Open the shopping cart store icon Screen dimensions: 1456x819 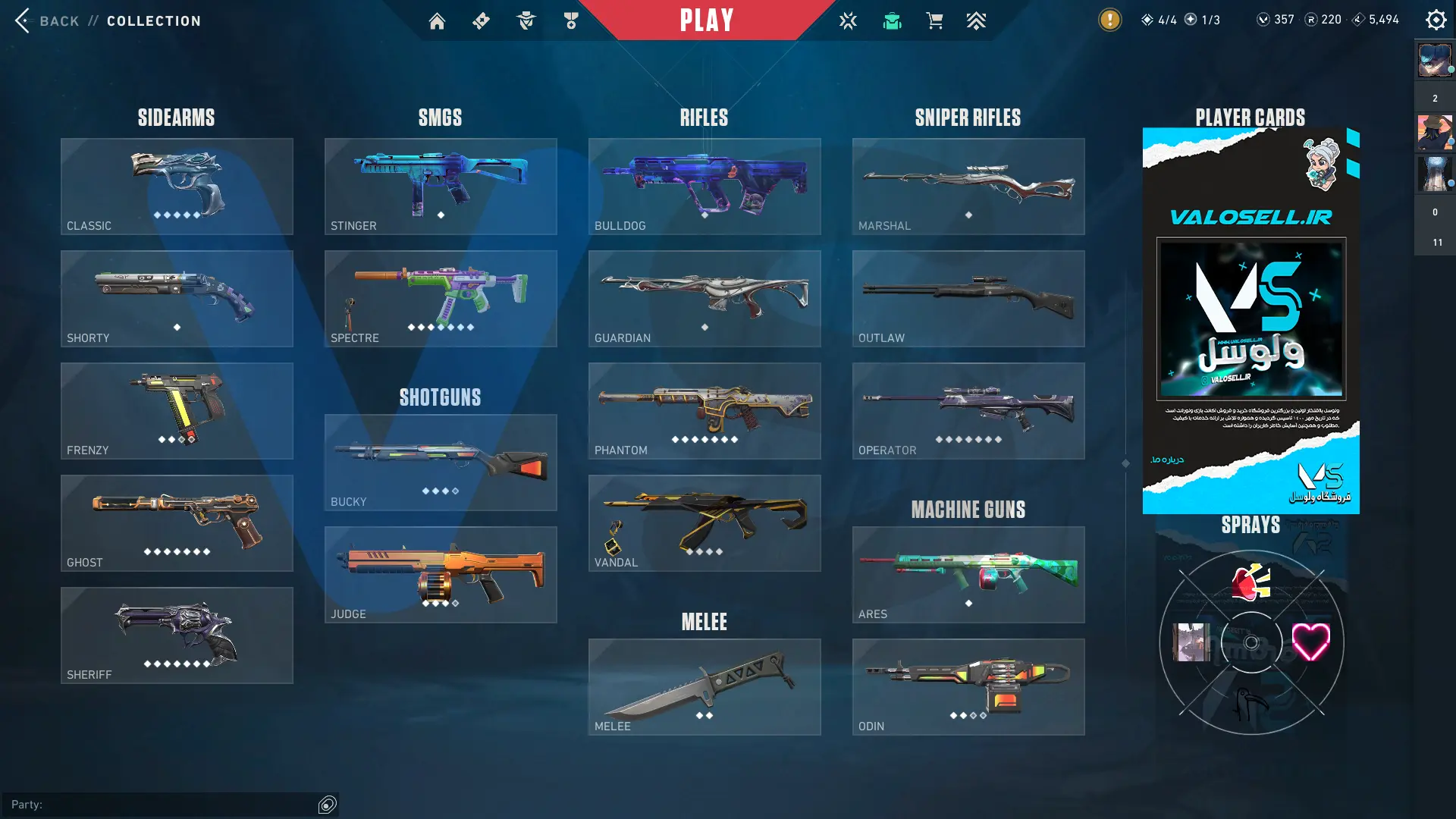(934, 21)
